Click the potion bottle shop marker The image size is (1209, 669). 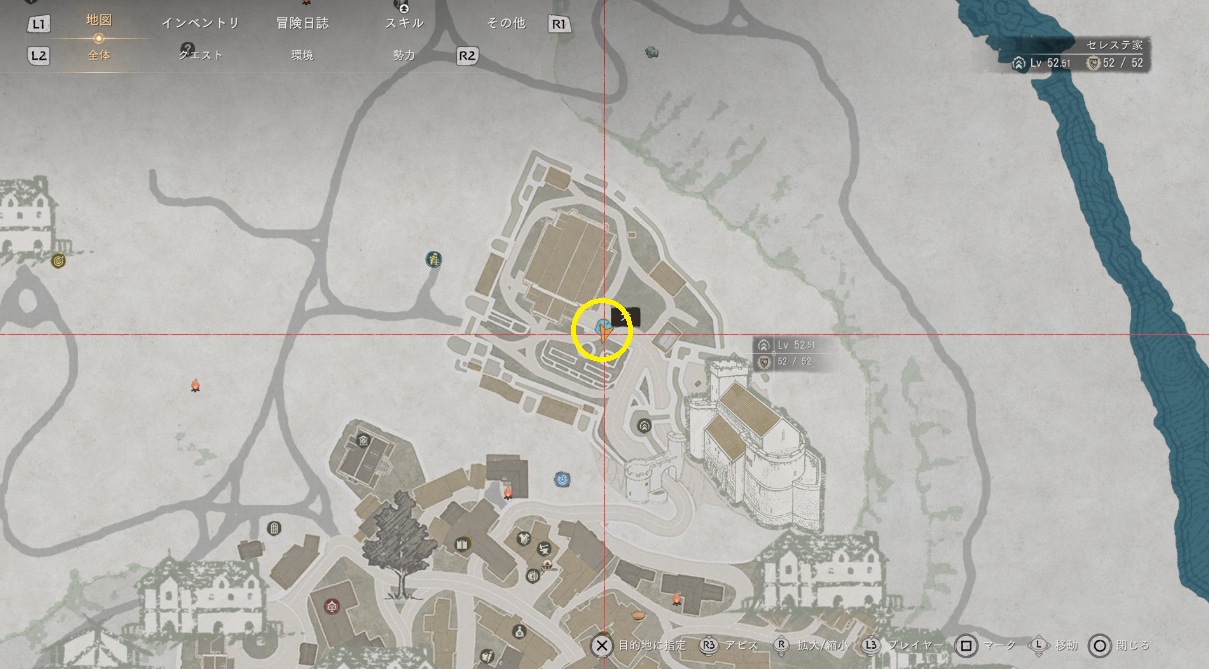pos(519,631)
